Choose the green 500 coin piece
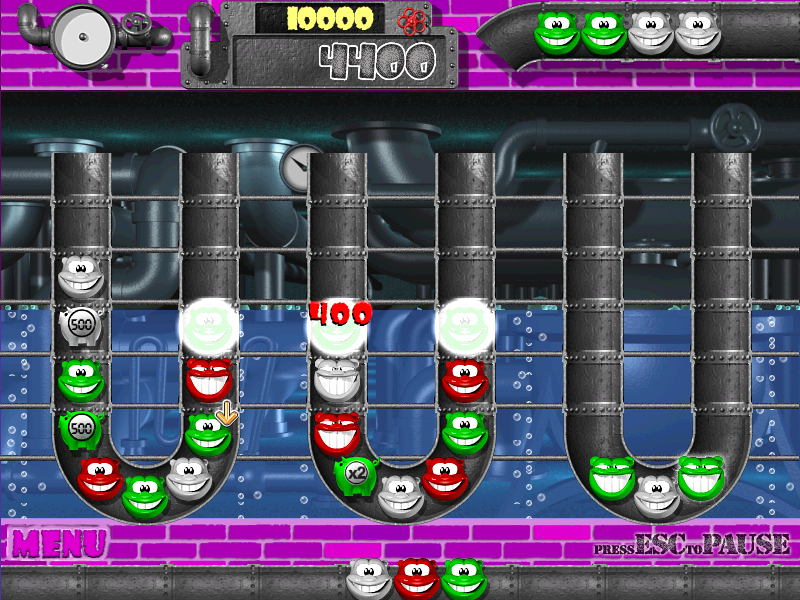The height and width of the screenshot is (600, 800). coord(80,430)
